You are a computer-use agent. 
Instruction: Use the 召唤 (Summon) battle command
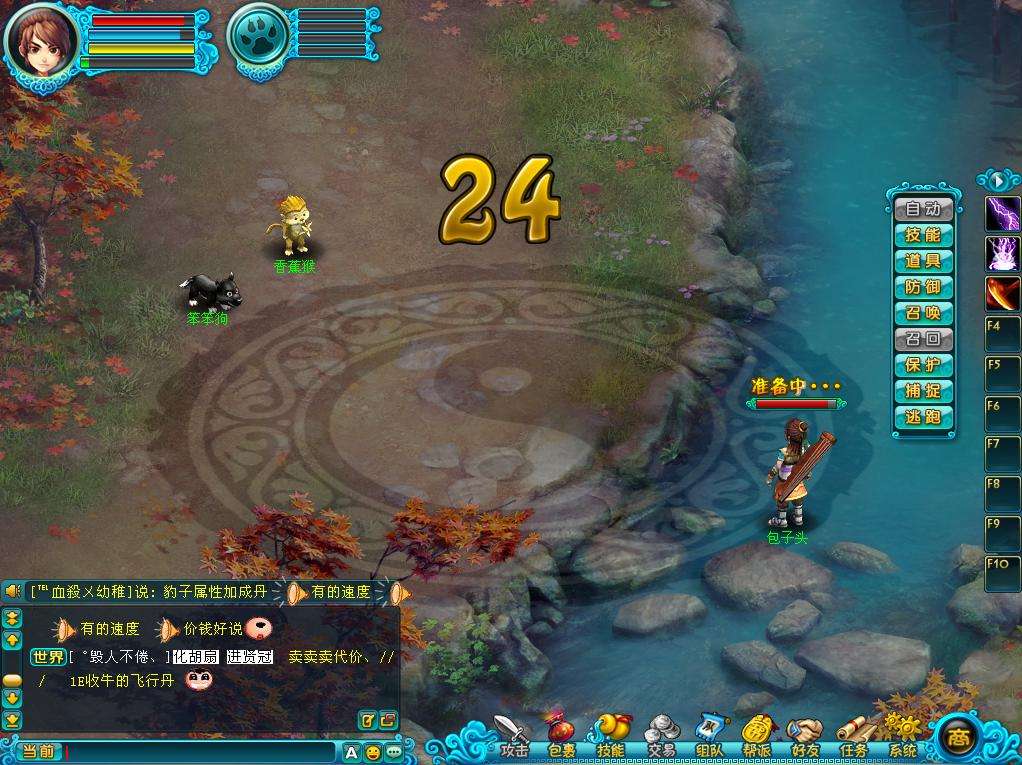(922, 313)
